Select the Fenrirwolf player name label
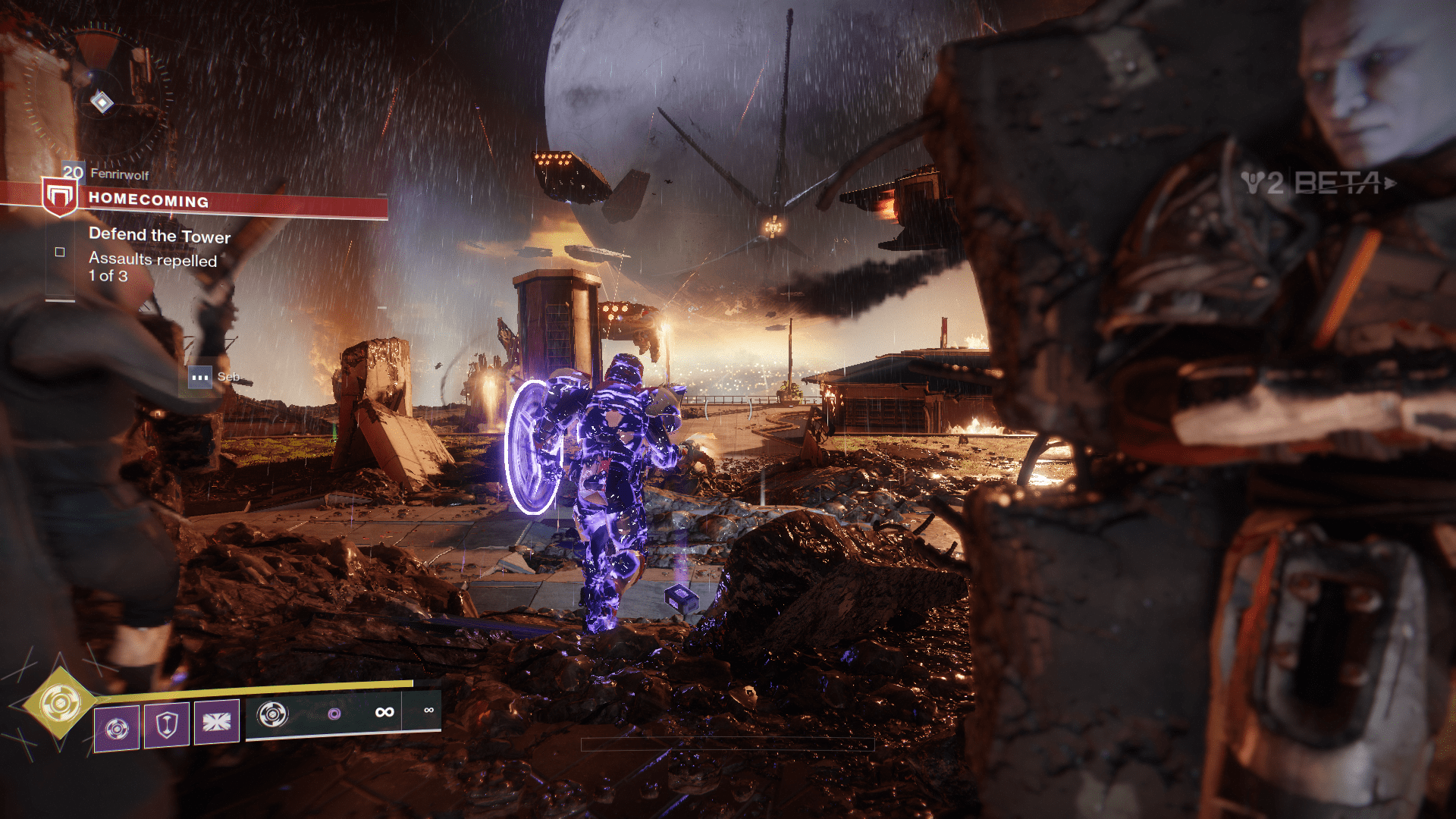The image size is (1456, 819). 119,174
